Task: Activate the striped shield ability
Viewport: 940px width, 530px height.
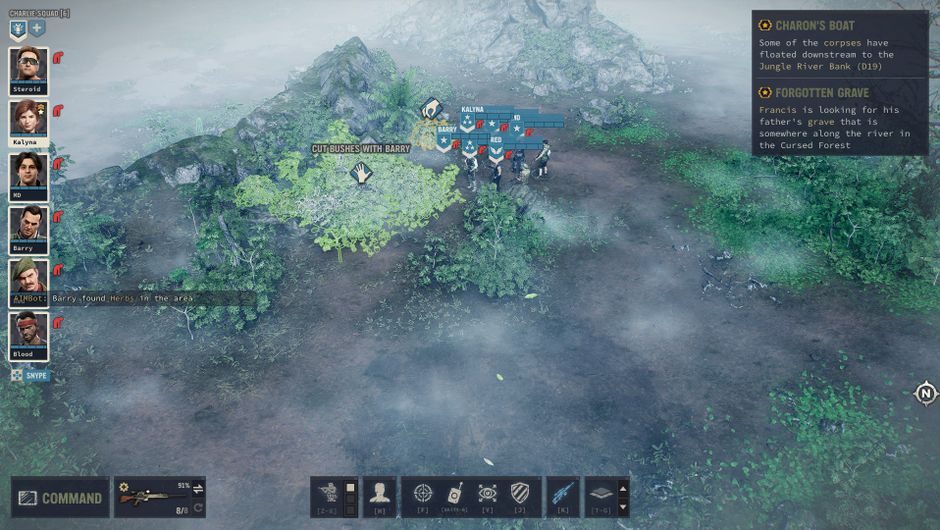Action: tap(519, 493)
